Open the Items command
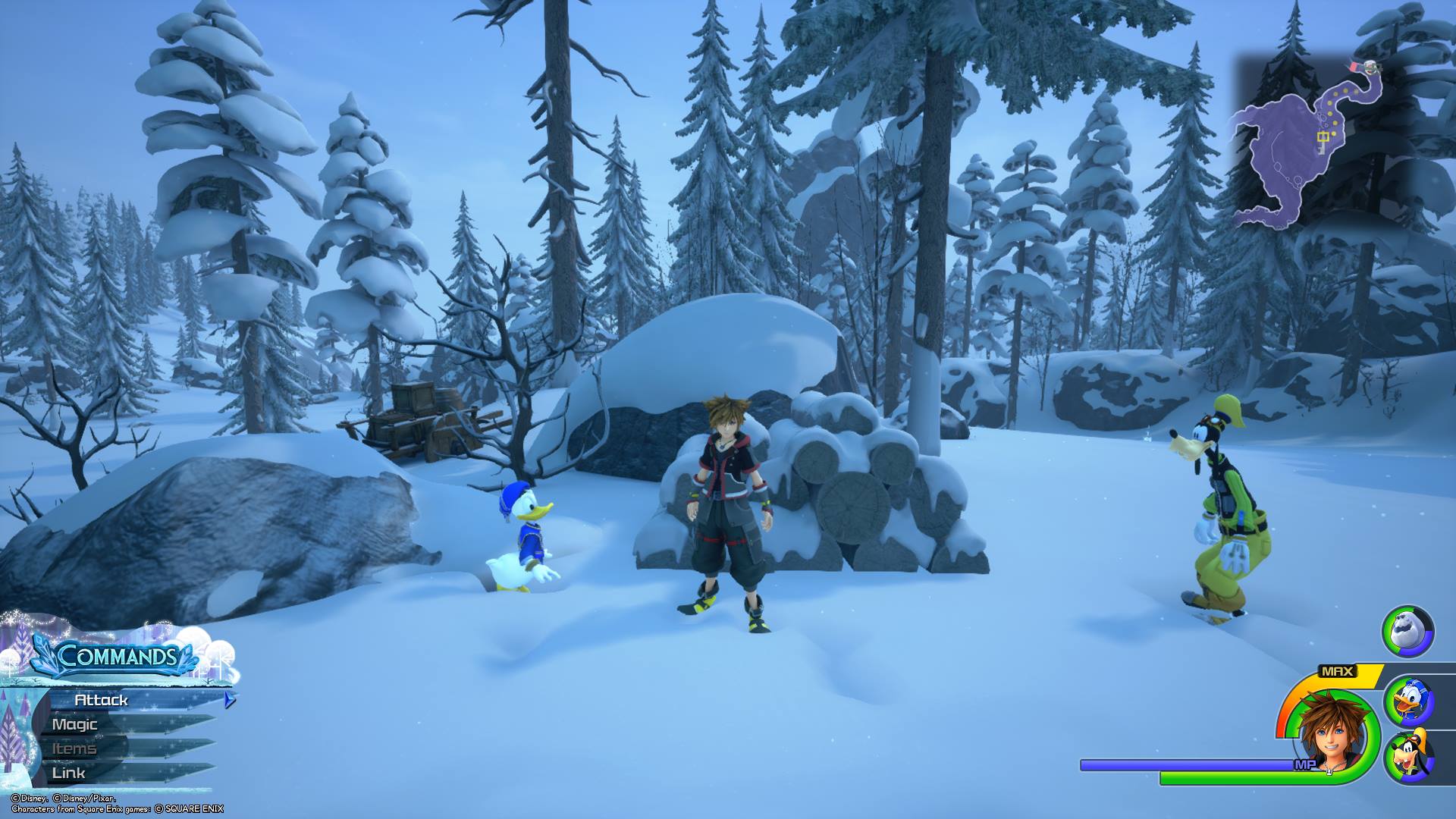This screenshot has height=819, width=1456. click(x=74, y=748)
